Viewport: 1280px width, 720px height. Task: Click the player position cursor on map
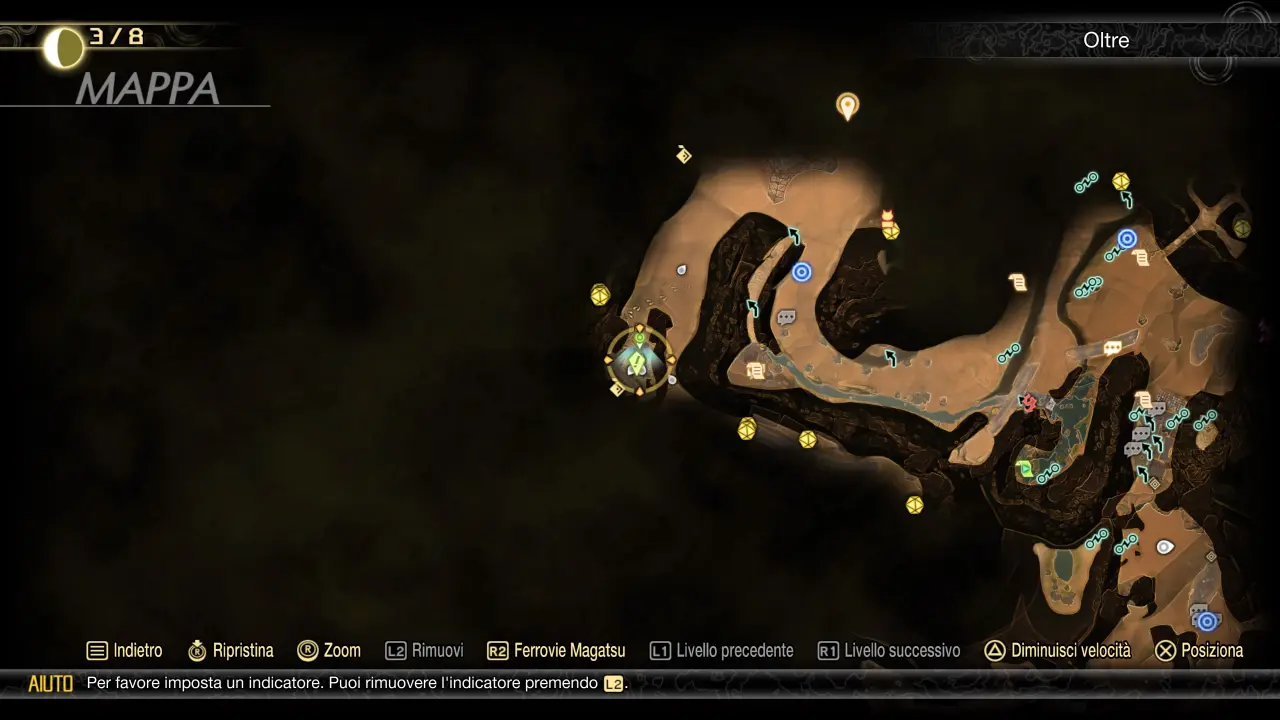639,361
